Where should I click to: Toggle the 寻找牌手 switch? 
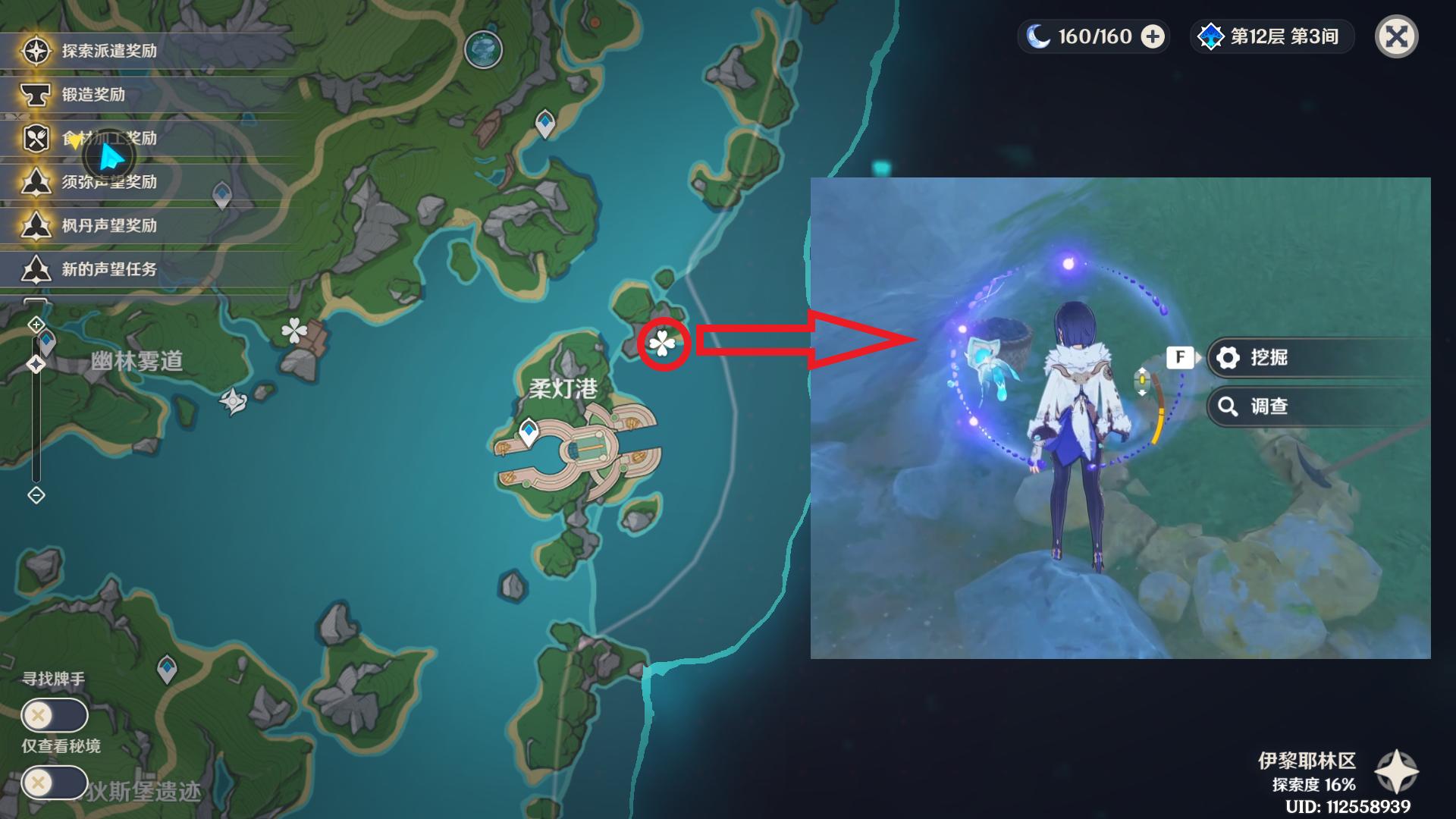coord(54,714)
